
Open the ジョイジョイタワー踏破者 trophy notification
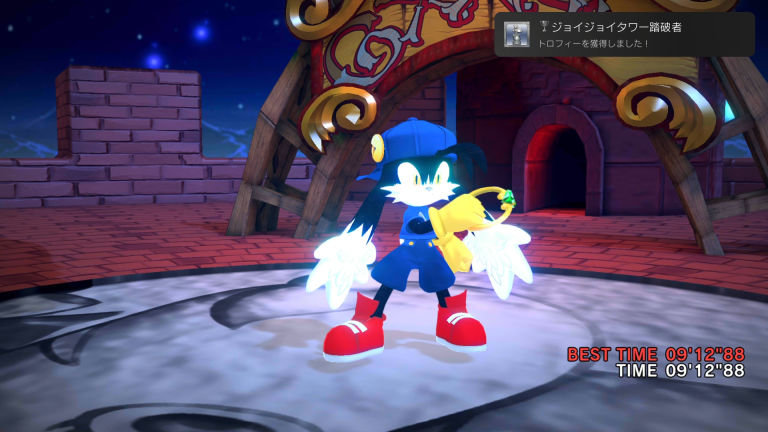tap(624, 35)
